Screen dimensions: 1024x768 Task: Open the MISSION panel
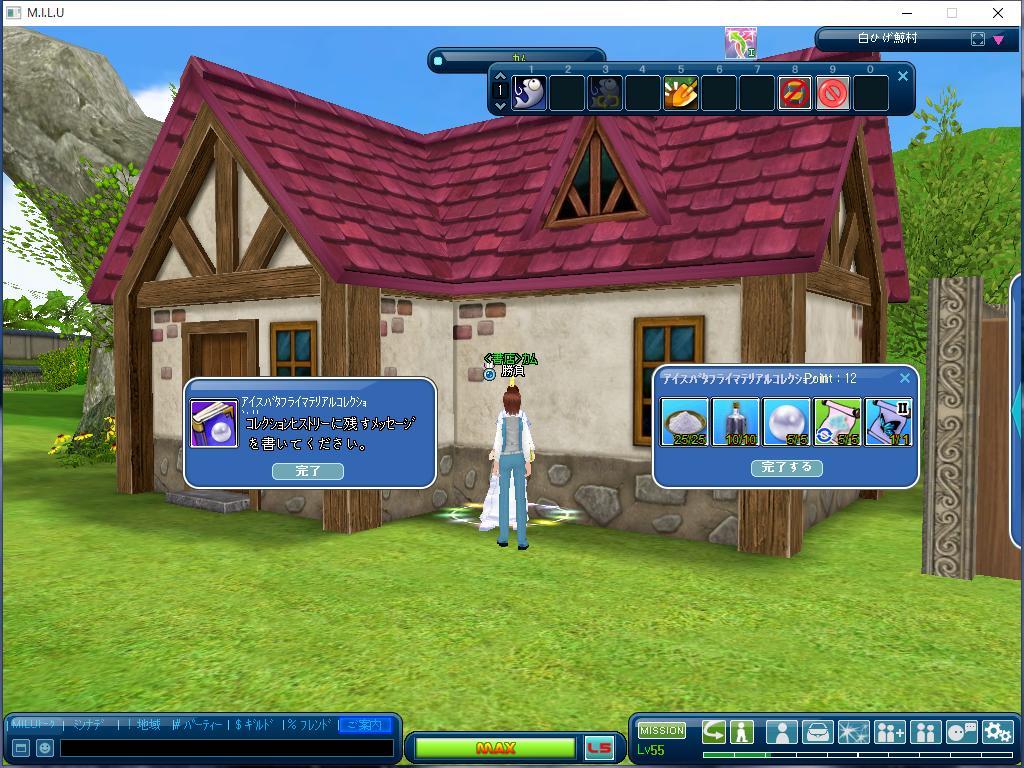point(662,730)
